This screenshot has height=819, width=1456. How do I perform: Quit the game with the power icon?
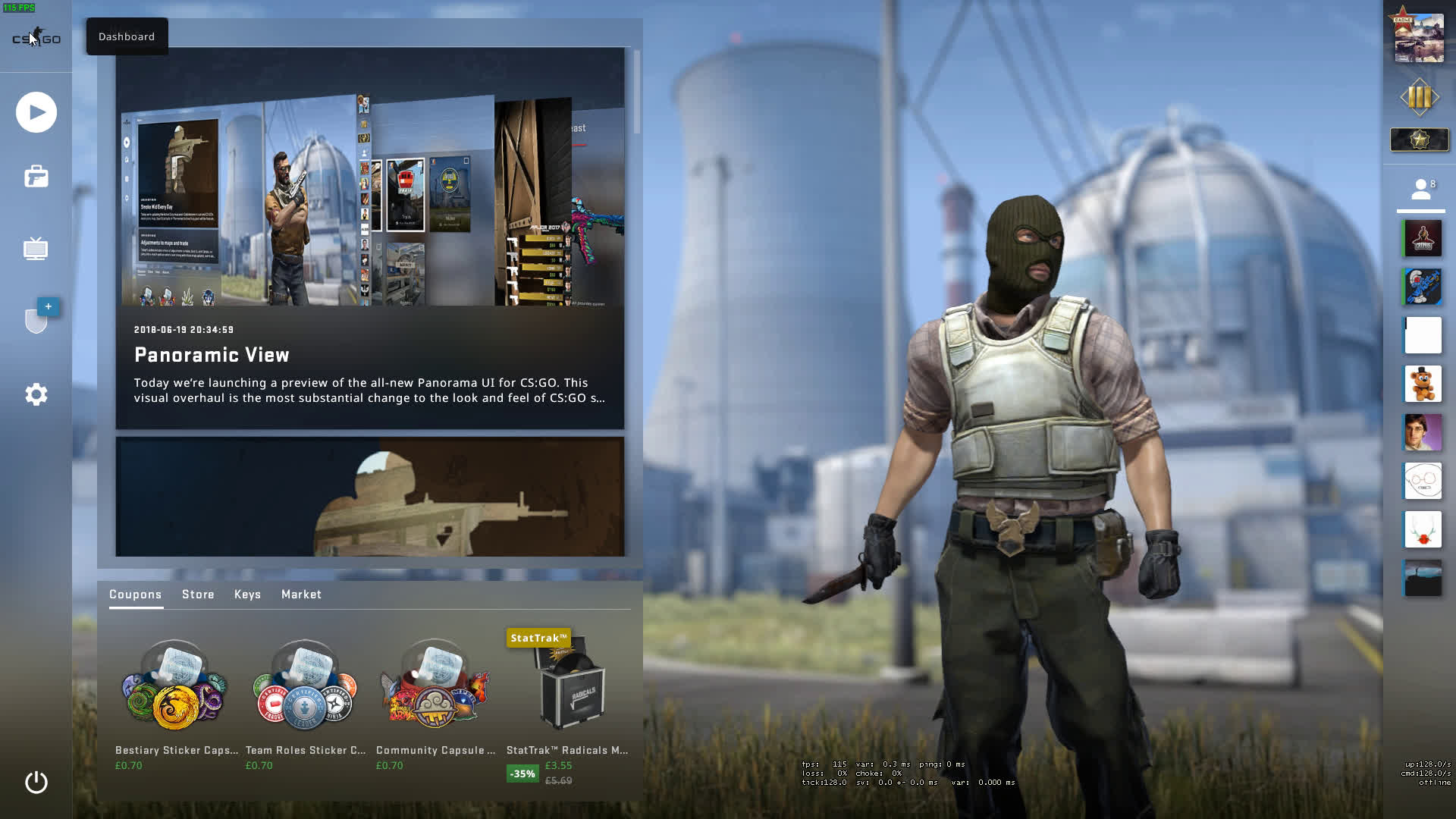(x=36, y=782)
